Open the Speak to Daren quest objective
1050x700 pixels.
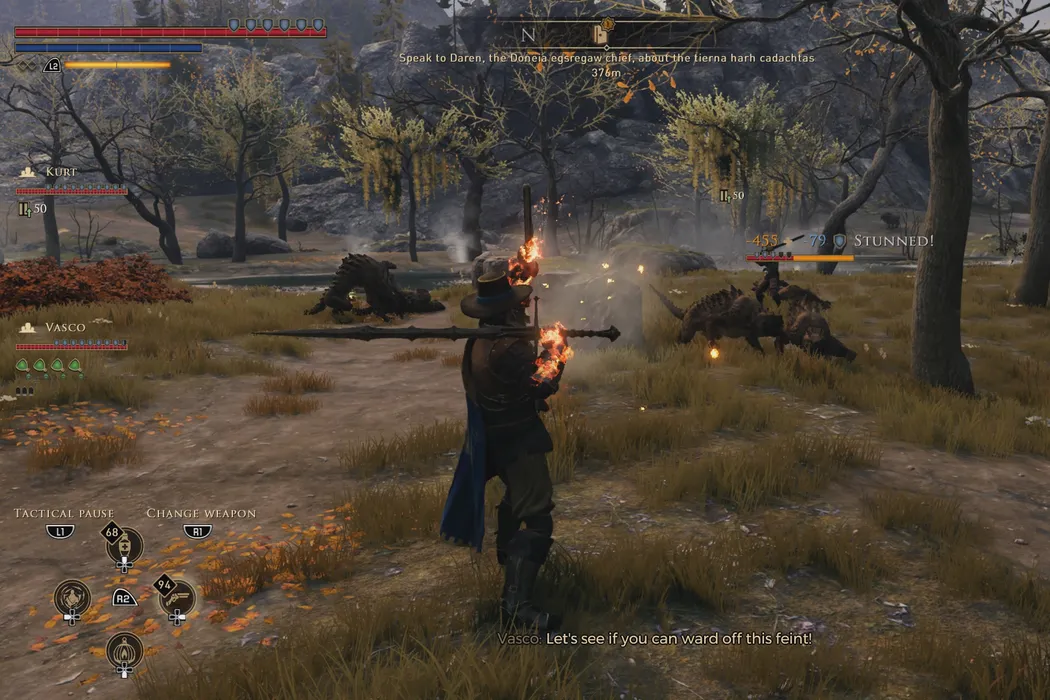pos(606,58)
